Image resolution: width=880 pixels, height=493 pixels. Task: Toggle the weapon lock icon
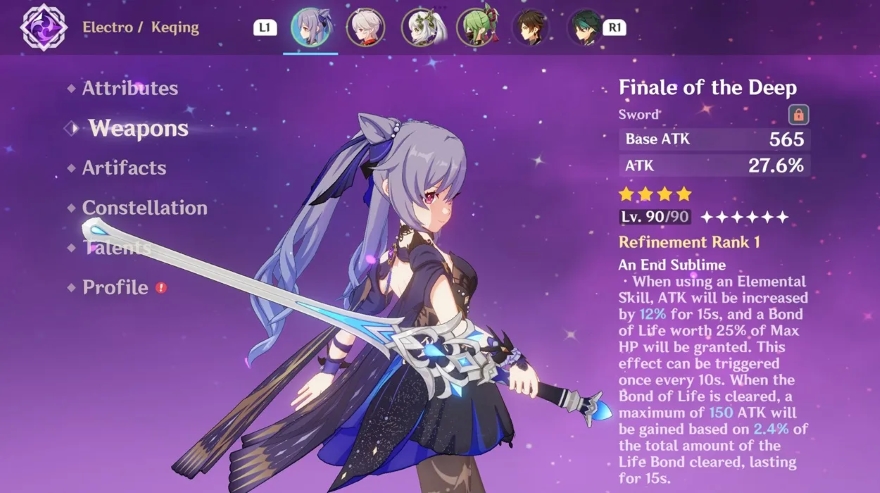798,114
